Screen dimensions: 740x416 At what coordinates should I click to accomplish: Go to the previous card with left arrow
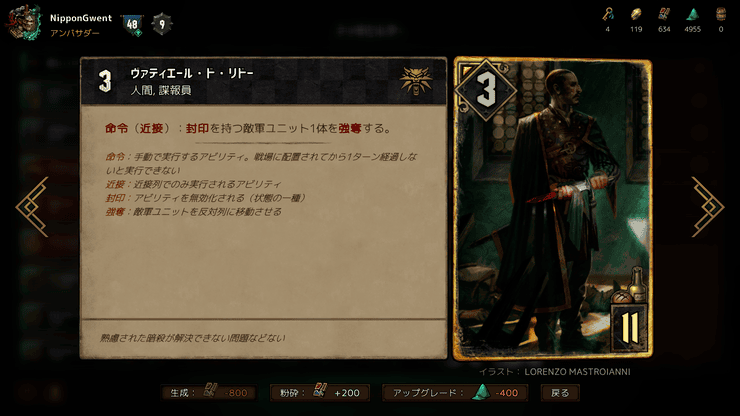pyautogui.click(x=33, y=207)
